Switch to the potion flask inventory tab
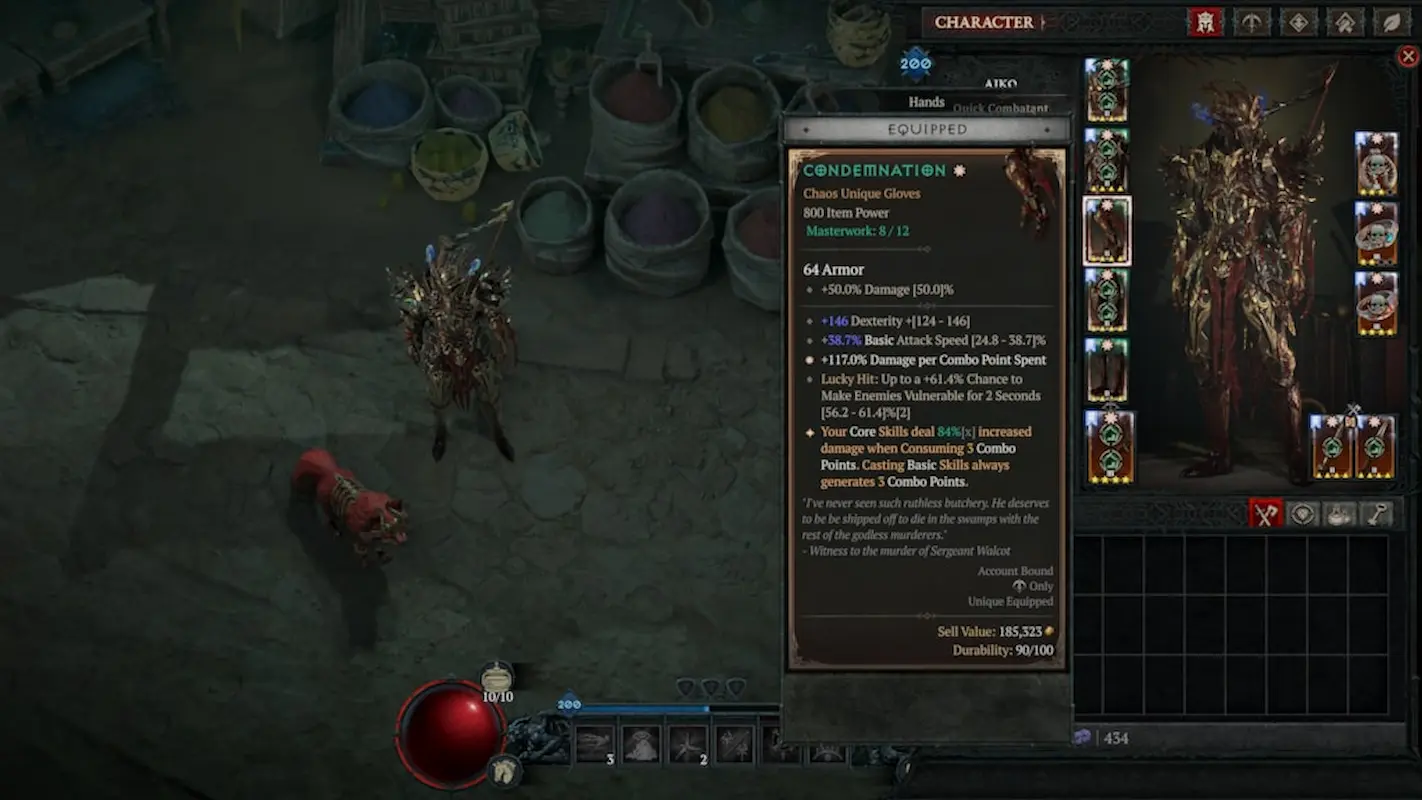 (1340, 514)
